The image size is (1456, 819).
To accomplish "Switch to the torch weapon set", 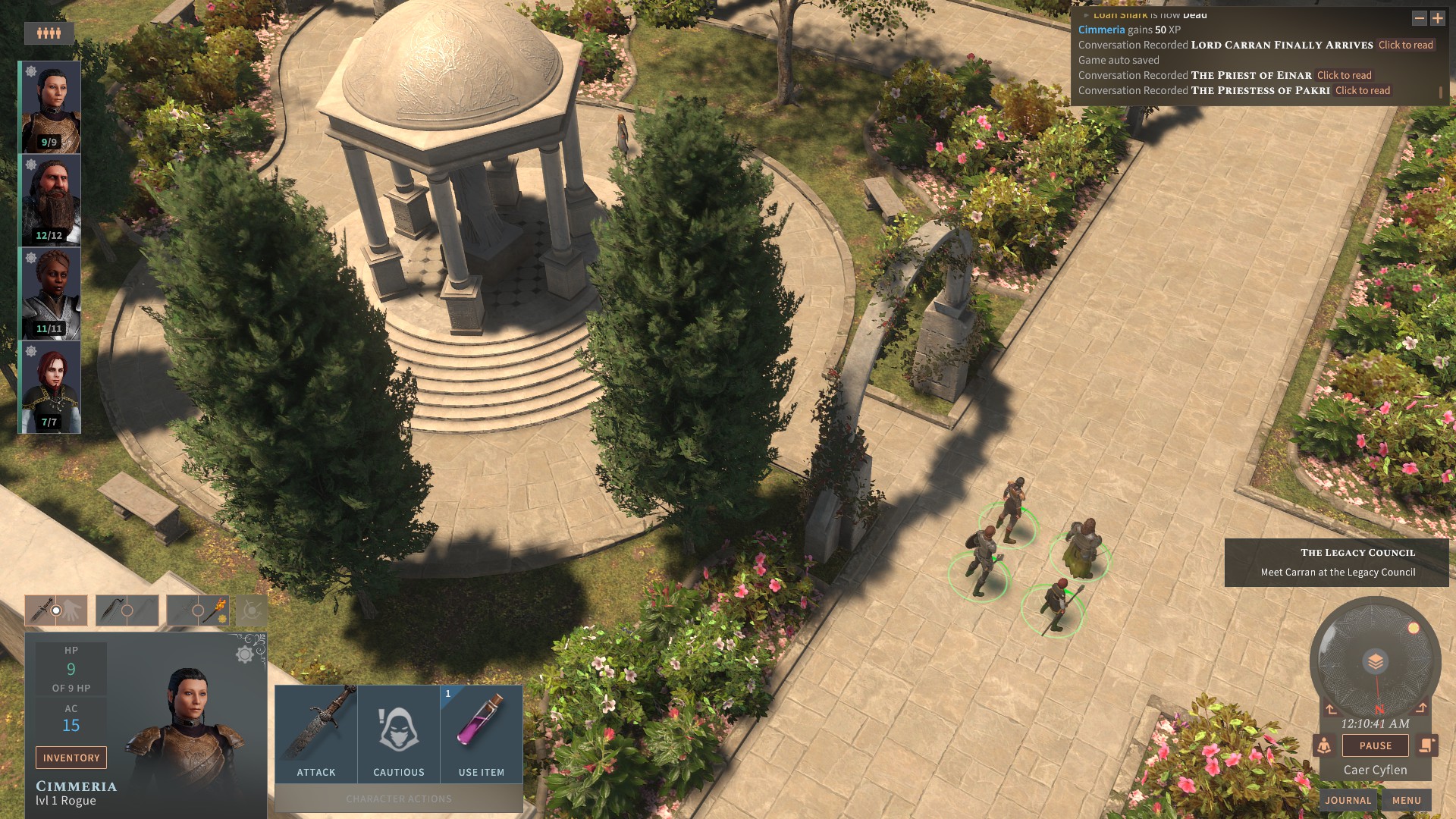I will click(x=198, y=610).
